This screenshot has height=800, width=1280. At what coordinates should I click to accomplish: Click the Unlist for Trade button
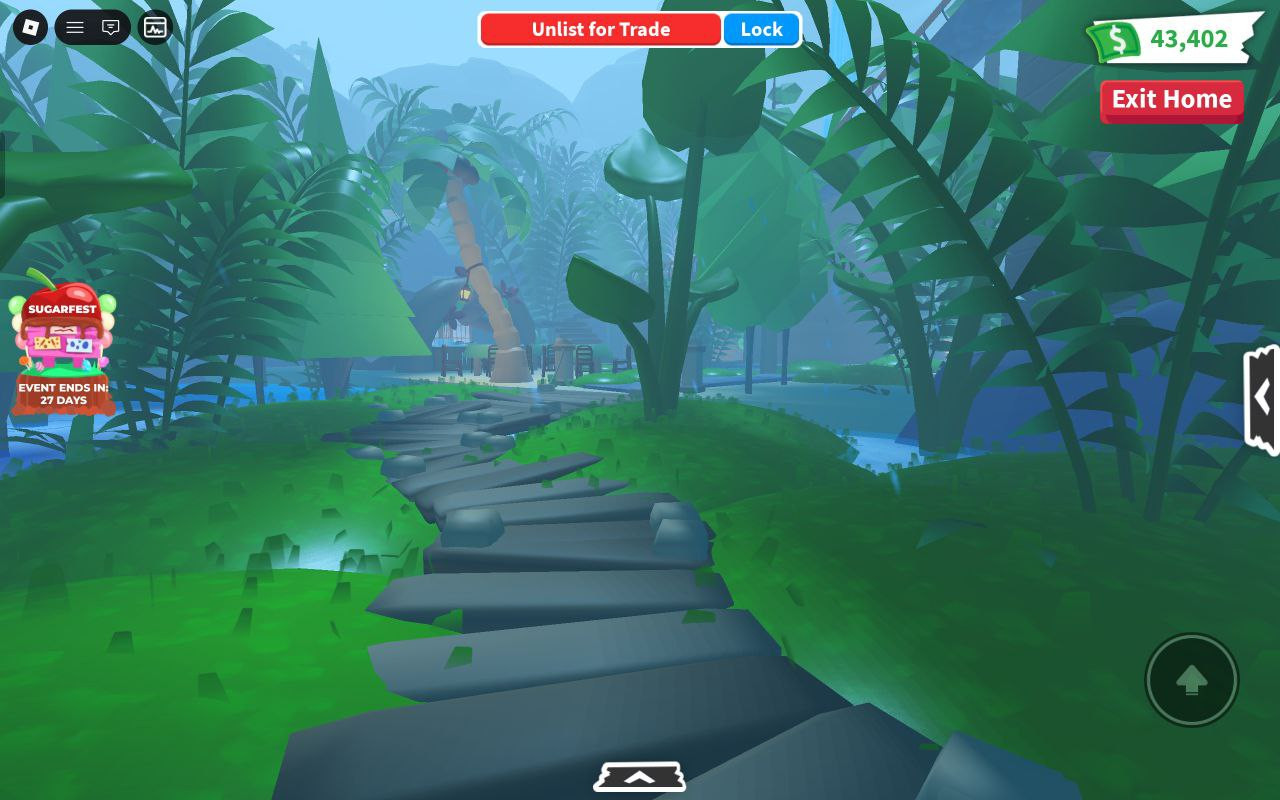pyautogui.click(x=600, y=30)
